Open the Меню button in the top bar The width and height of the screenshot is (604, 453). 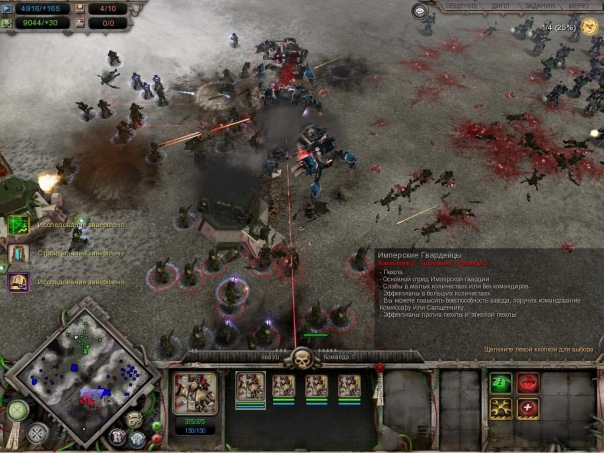582,7
